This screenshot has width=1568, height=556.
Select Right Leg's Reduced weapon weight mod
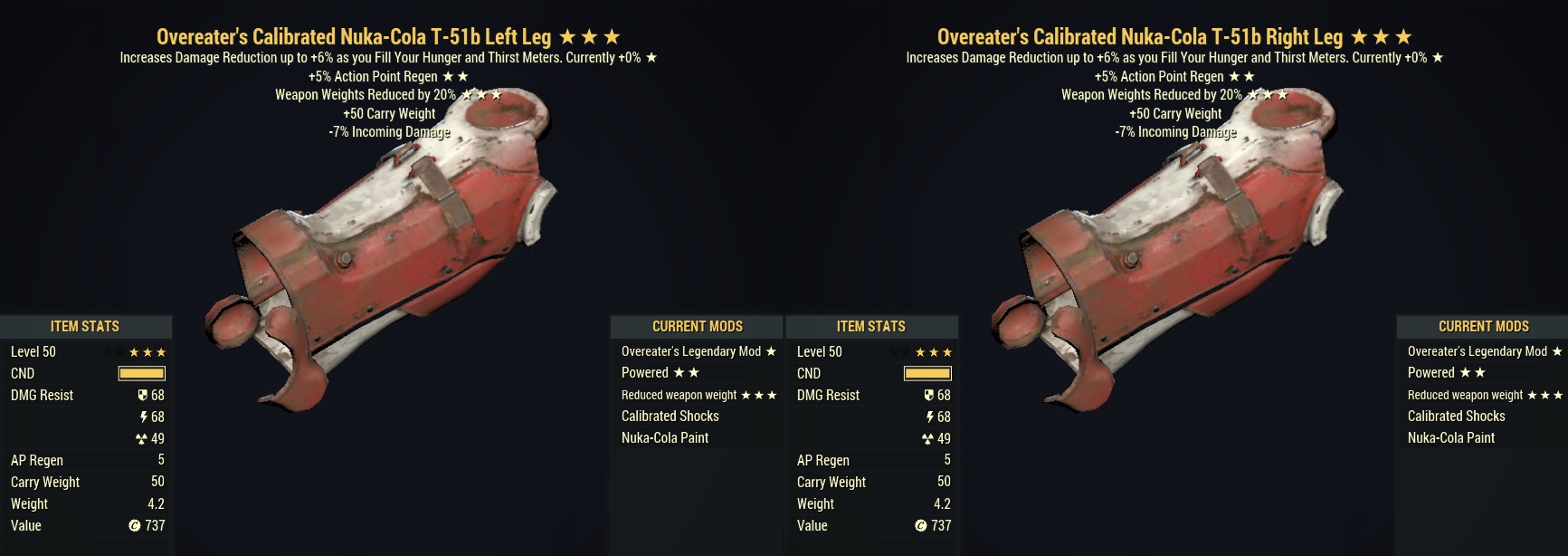tap(1483, 395)
